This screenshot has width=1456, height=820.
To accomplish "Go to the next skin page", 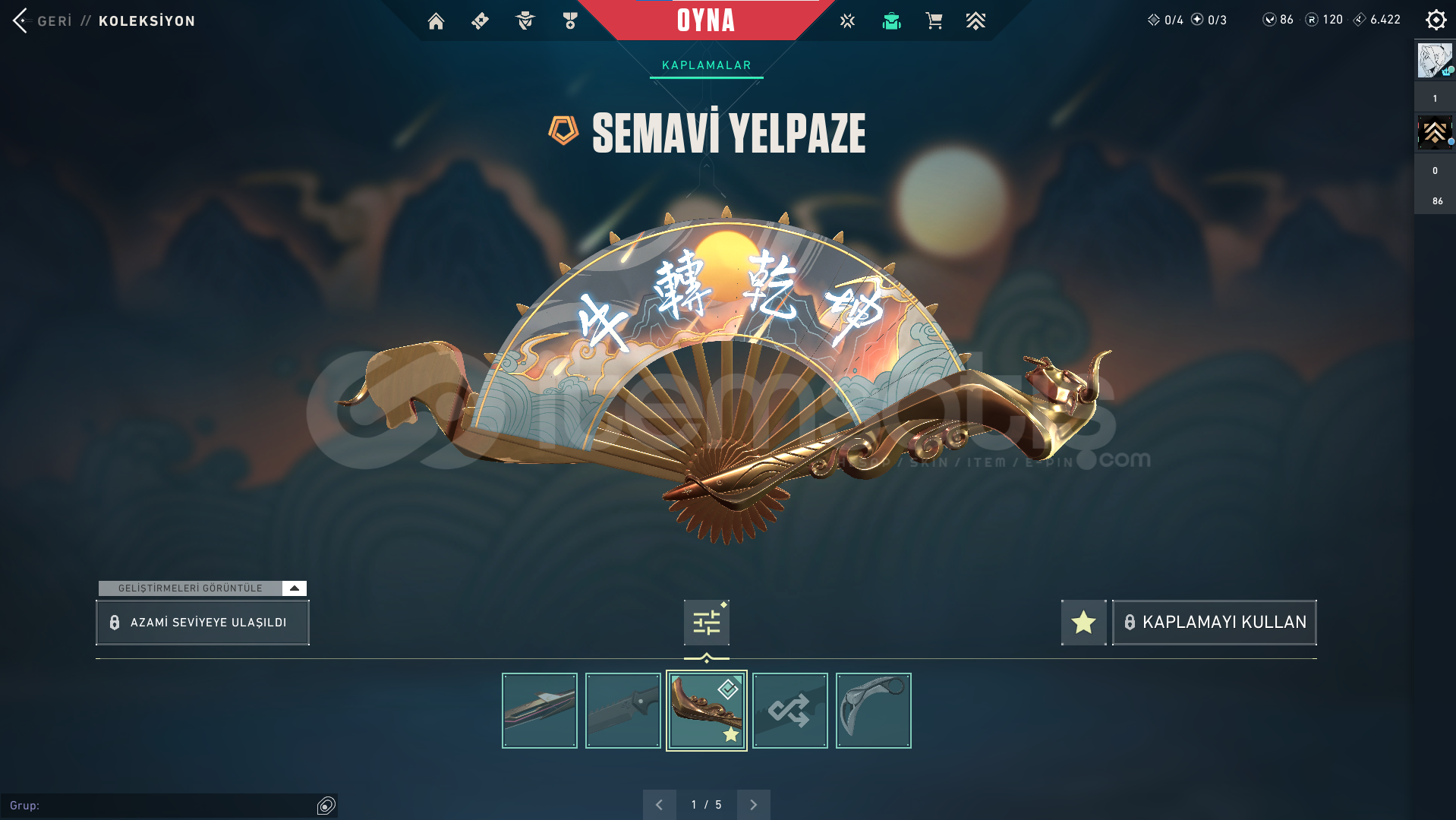I will [753, 805].
